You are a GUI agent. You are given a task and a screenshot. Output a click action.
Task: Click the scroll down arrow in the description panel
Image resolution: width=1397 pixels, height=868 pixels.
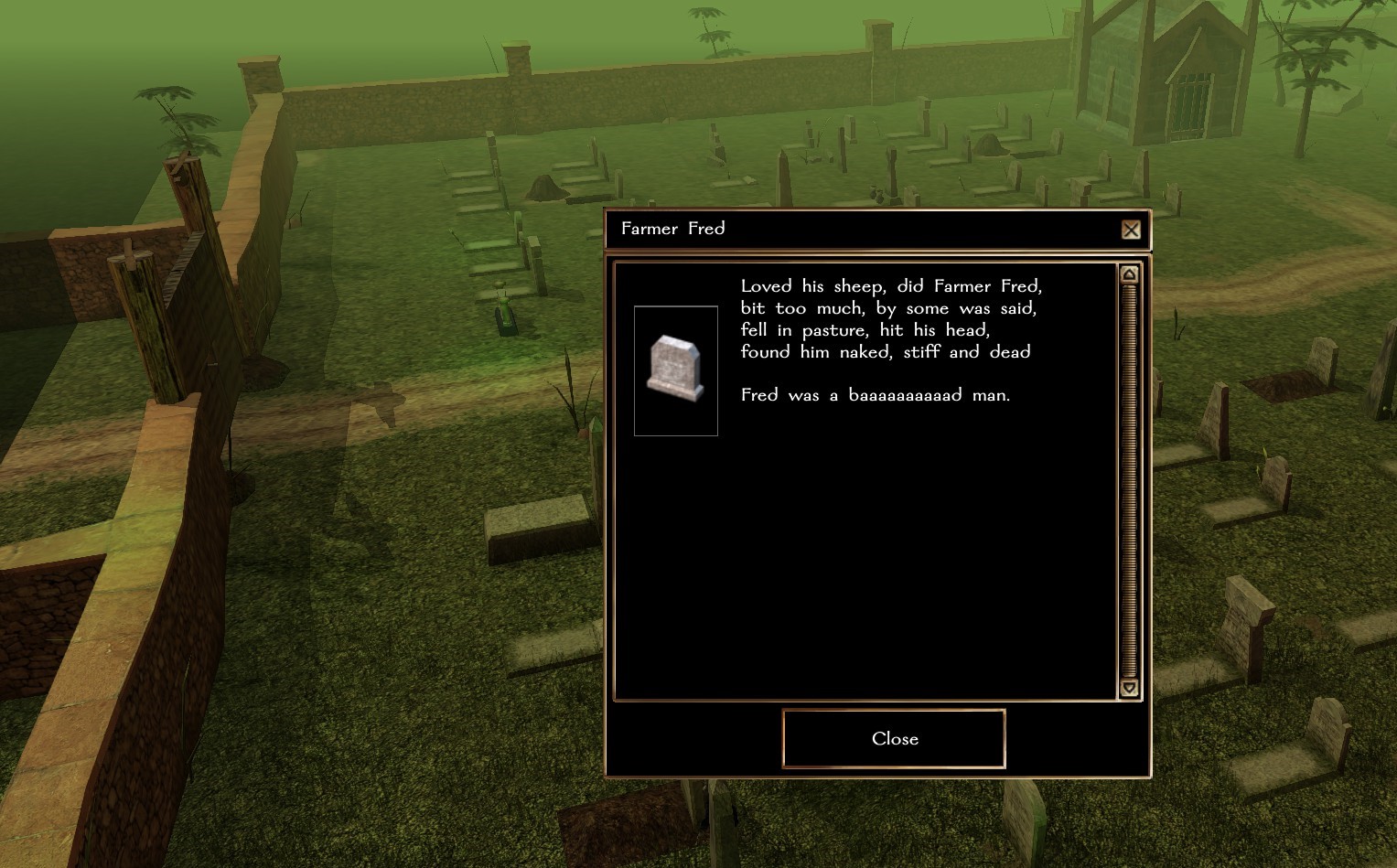1129,688
